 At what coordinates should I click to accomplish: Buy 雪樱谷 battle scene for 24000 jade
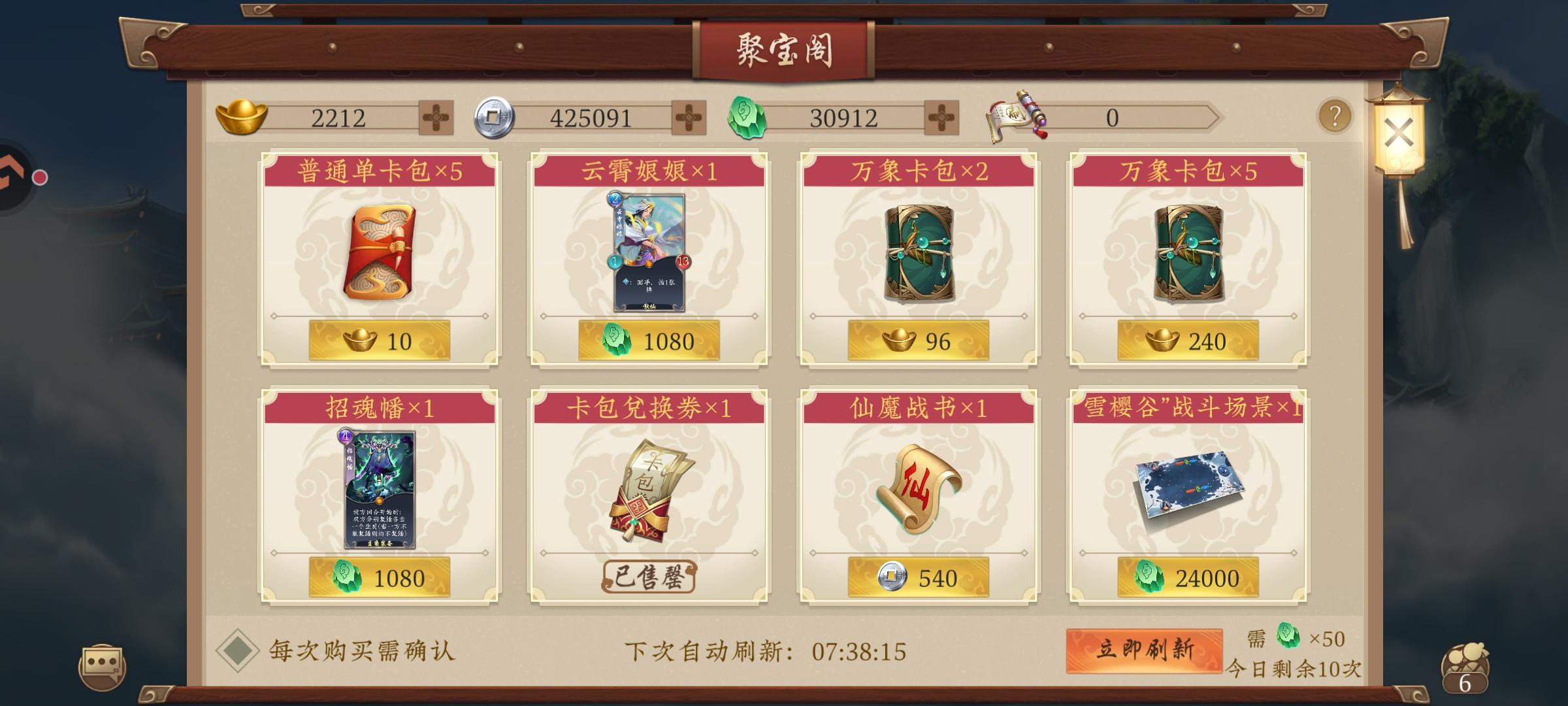pos(1189,576)
